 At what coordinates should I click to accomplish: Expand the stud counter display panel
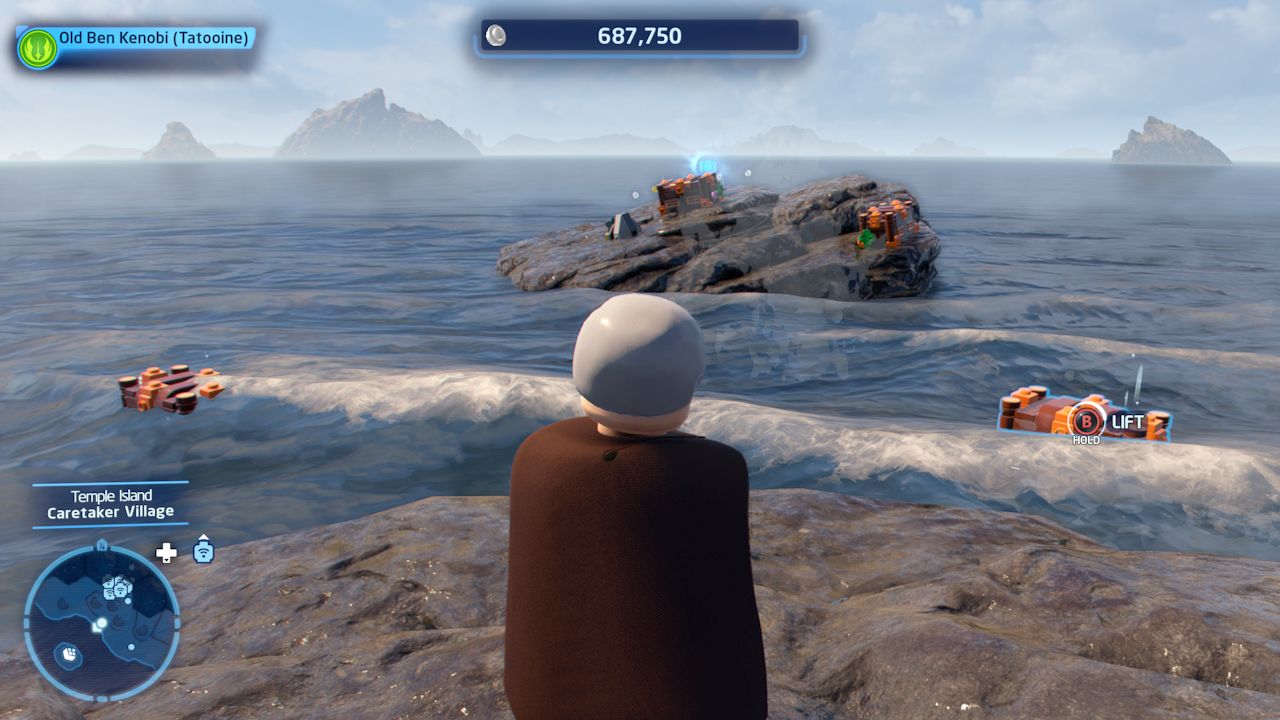click(638, 36)
